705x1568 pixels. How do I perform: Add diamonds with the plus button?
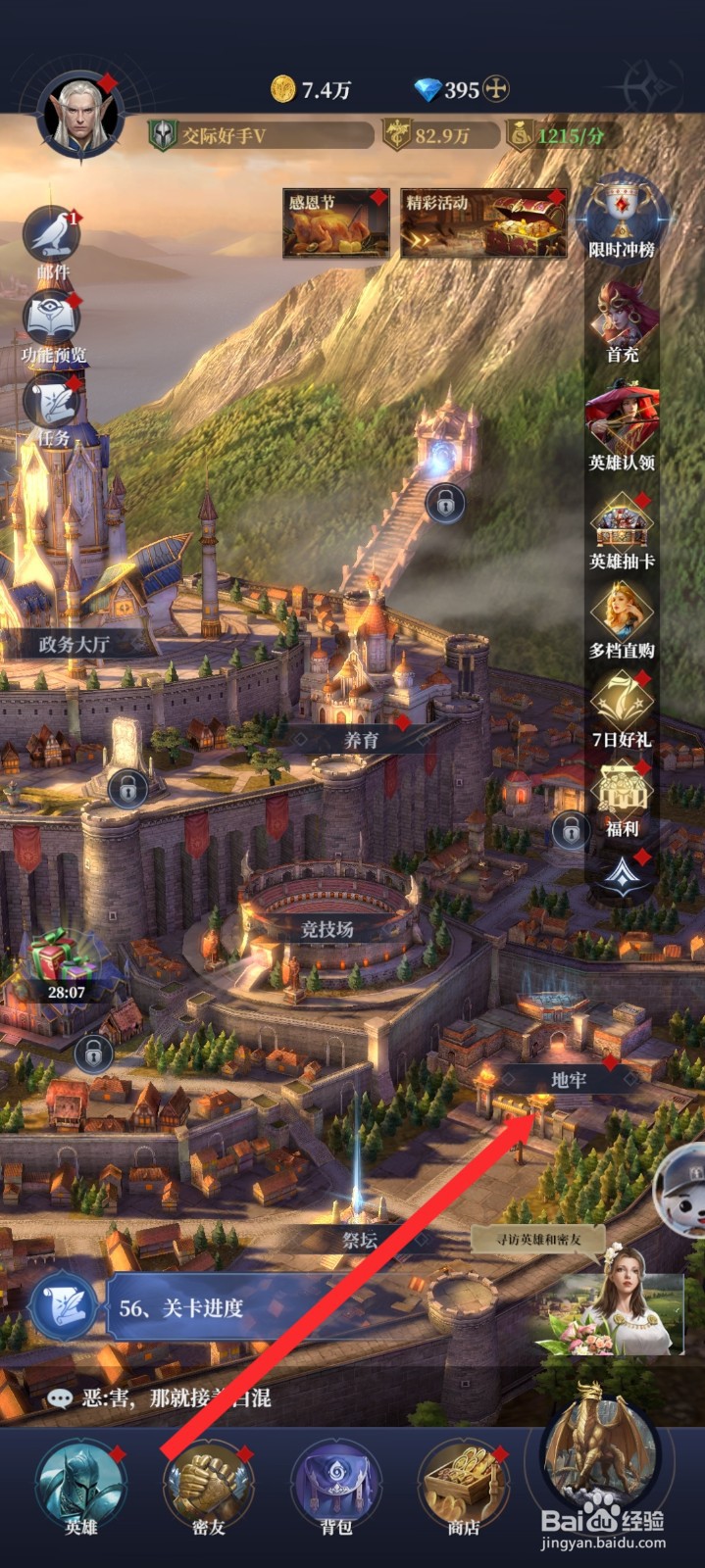pyautogui.click(x=497, y=90)
